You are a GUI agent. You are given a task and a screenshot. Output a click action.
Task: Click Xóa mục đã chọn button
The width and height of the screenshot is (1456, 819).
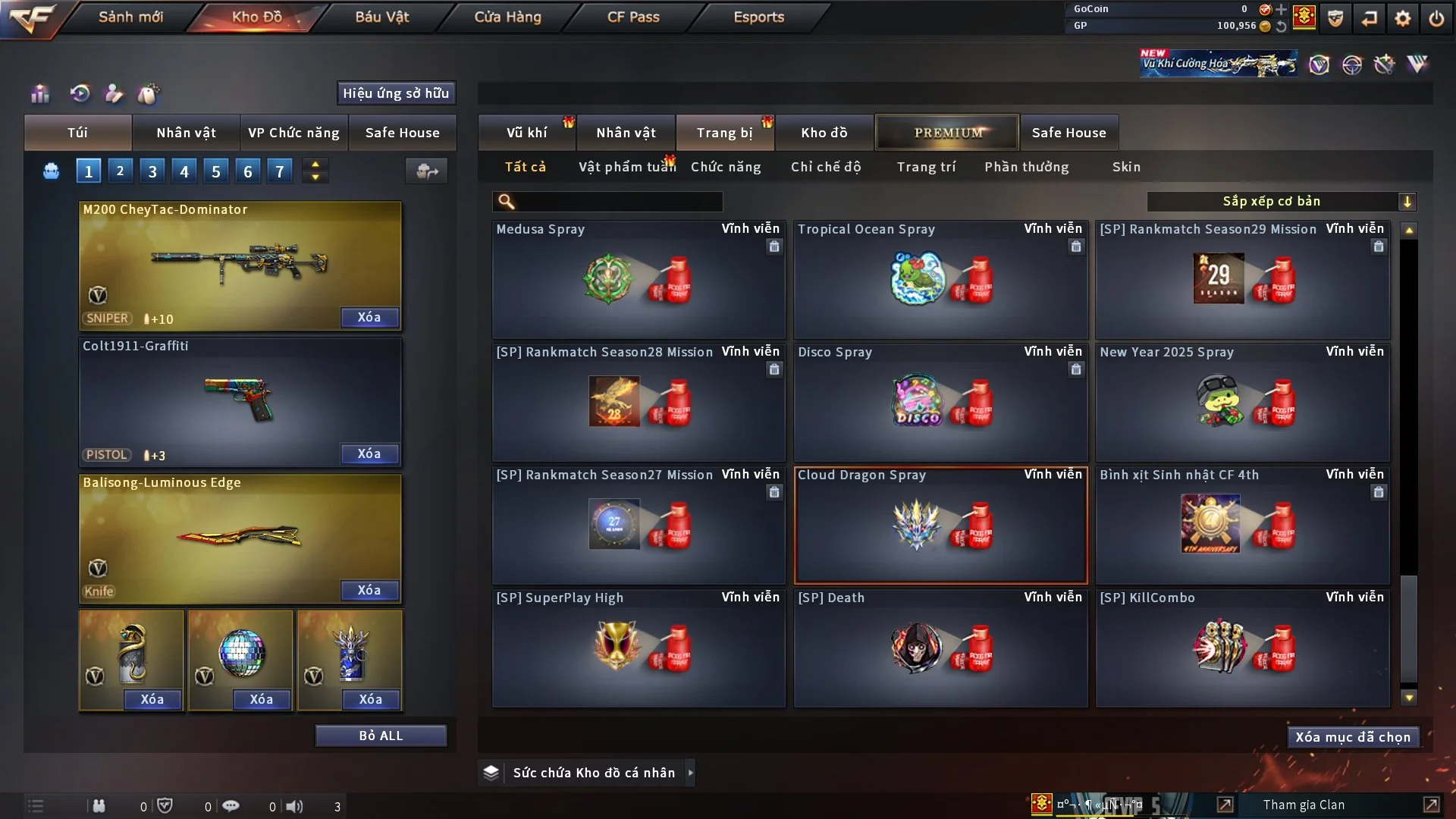coord(1353,737)
